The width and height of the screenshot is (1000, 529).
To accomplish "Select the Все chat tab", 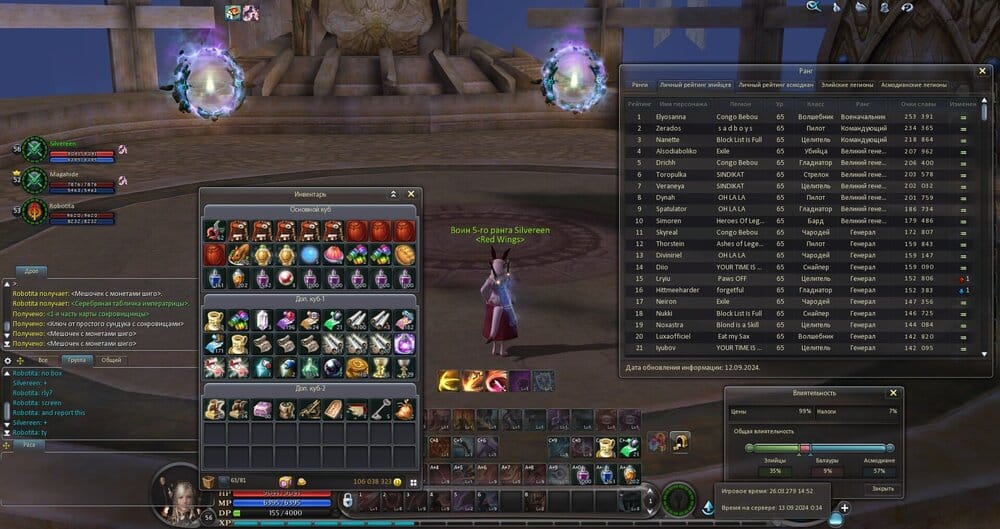I will [42, 359].
